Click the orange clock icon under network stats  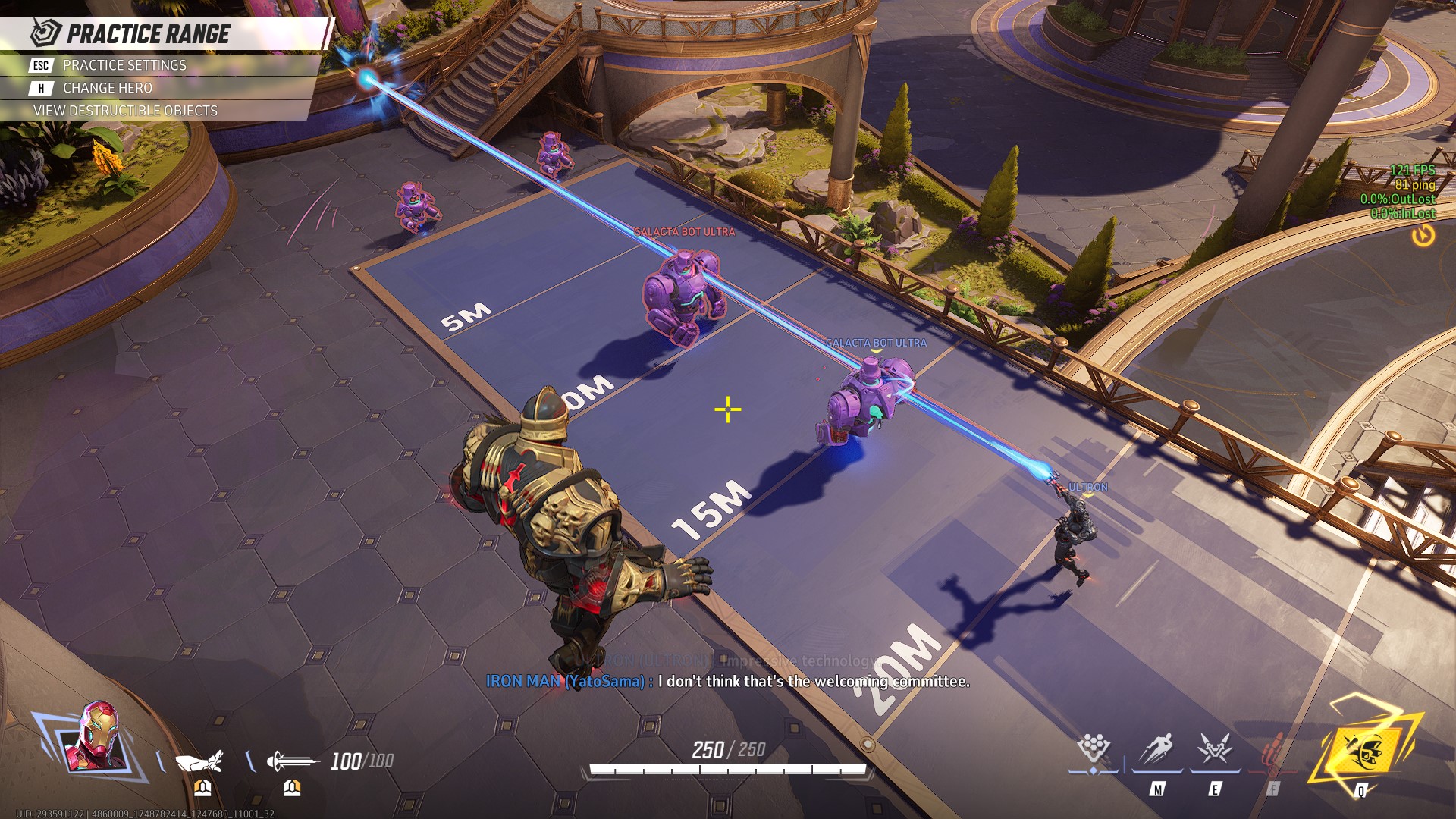tap(1423, 236)
